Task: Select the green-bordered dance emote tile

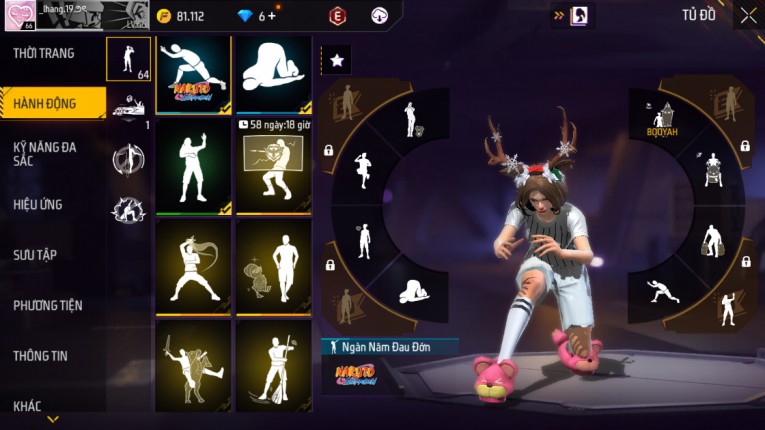Action: tap(193, 166)
